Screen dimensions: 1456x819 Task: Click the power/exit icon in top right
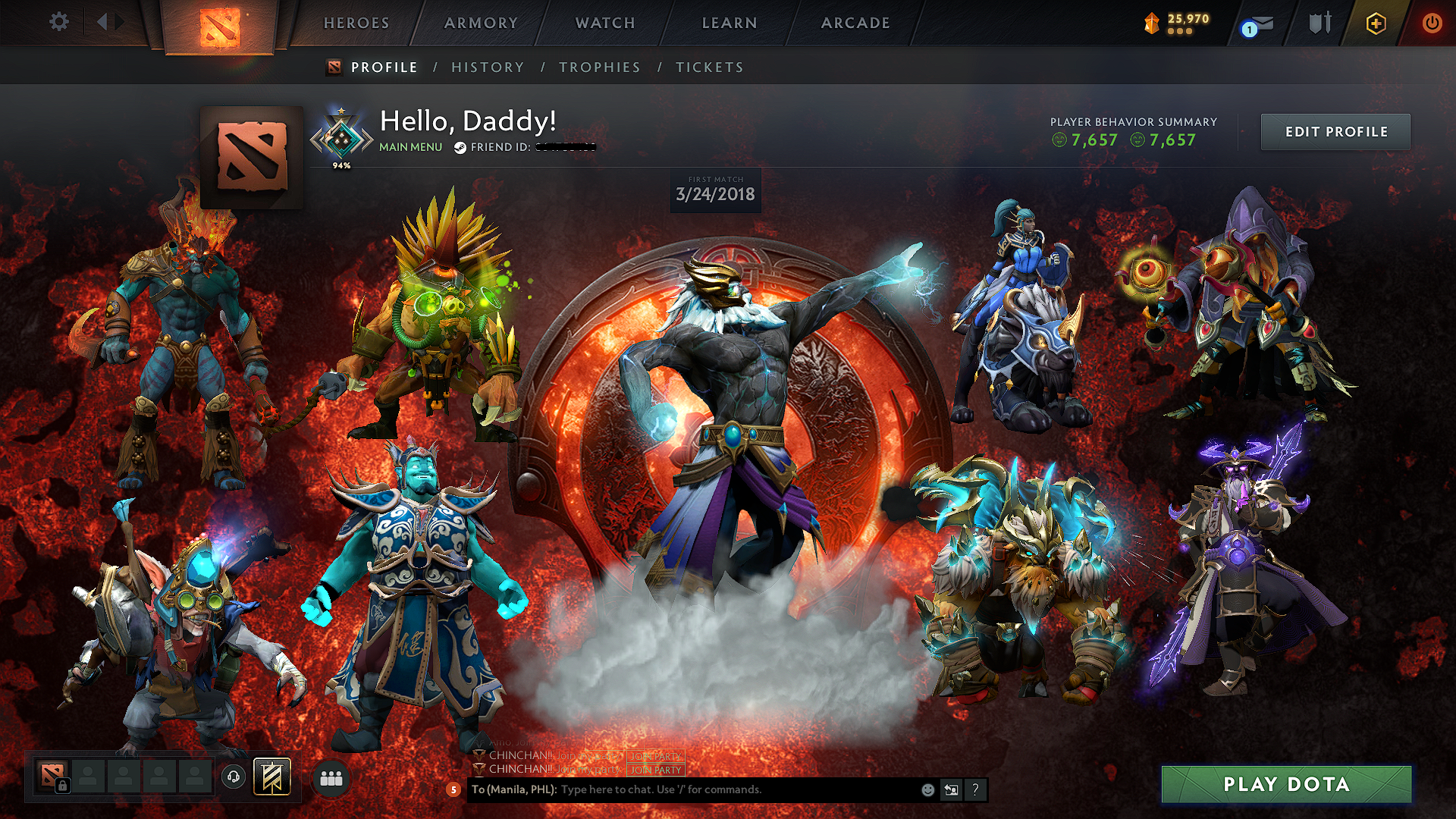[x=1432, y=24]
